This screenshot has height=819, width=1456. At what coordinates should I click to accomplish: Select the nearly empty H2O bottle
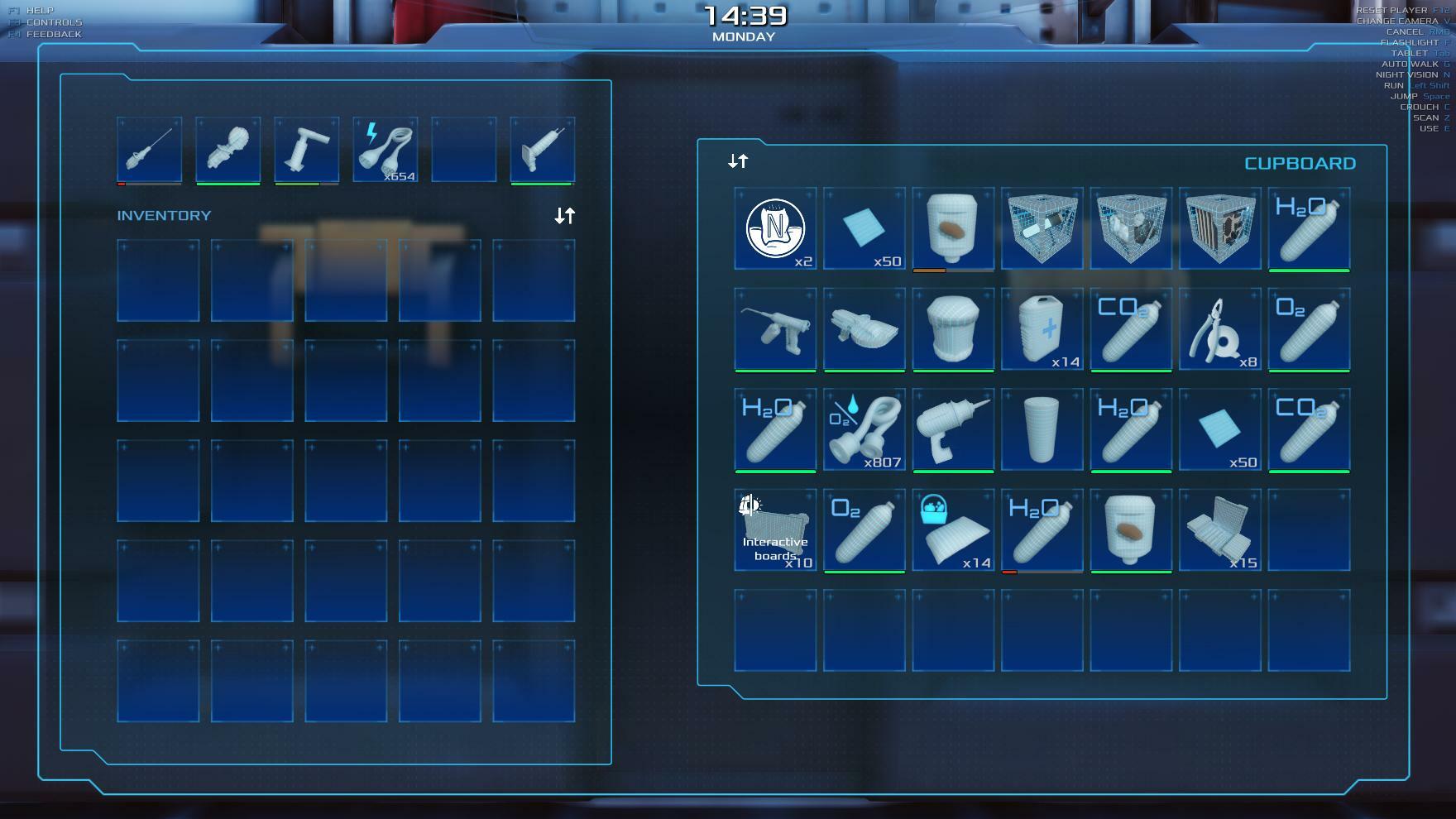pyautogui.click(x=1042, y=529)
